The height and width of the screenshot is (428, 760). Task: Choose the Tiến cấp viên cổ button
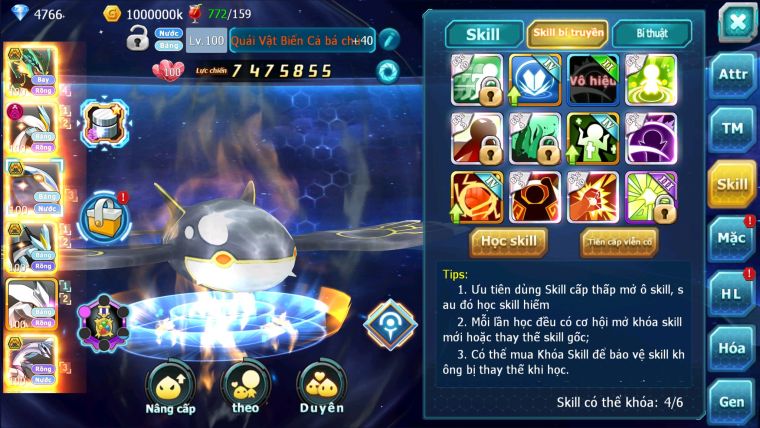(x=619, y=241)
